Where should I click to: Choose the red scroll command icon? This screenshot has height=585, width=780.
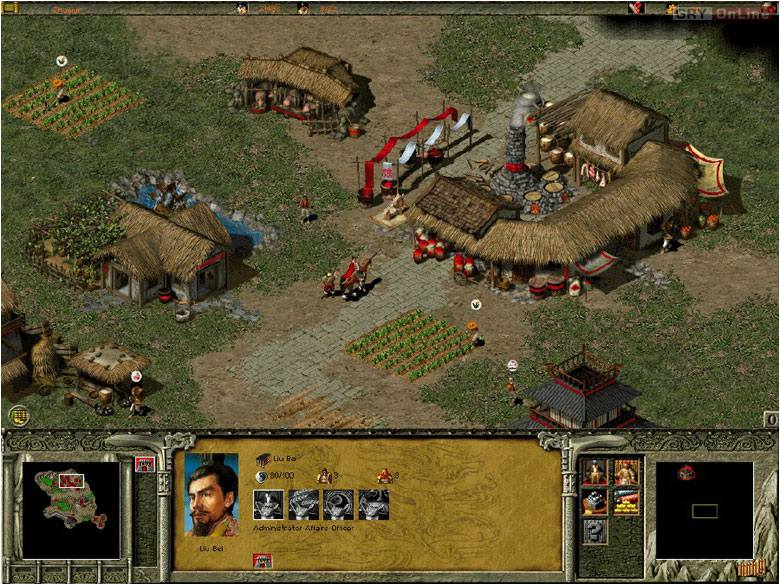(x=626, y=501)
